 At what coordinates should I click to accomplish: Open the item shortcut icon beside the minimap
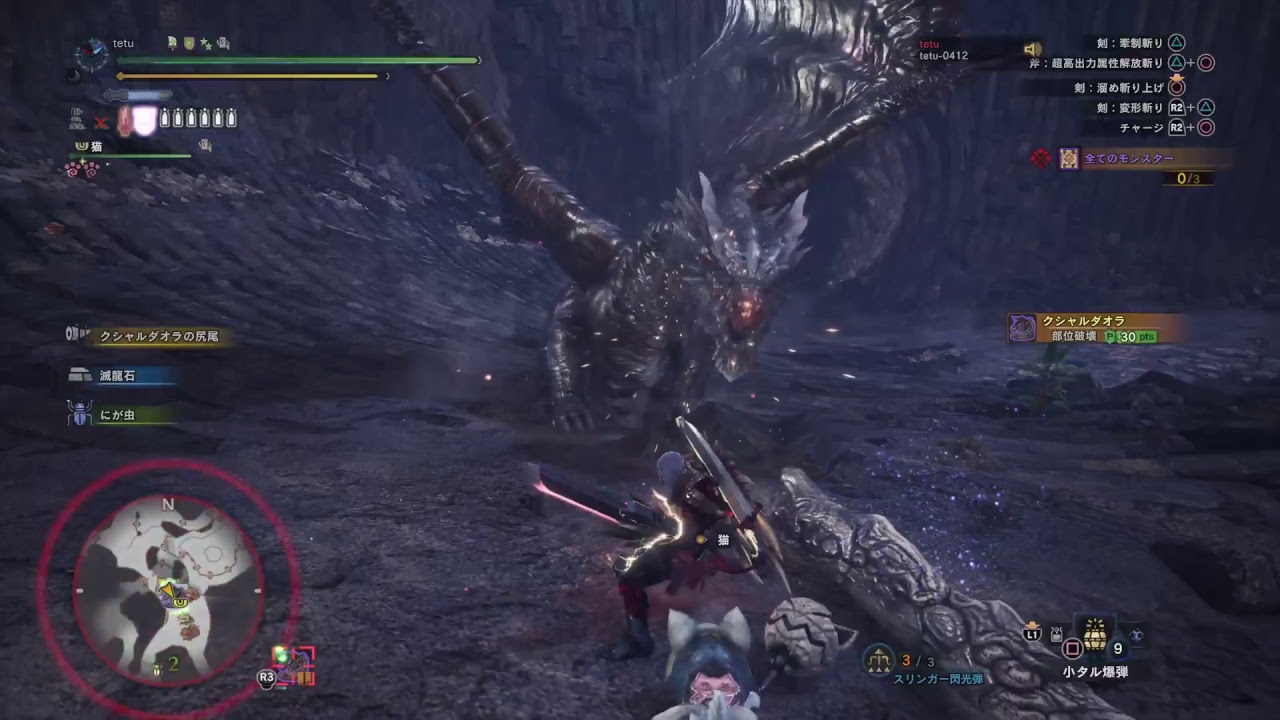(293, 665)
